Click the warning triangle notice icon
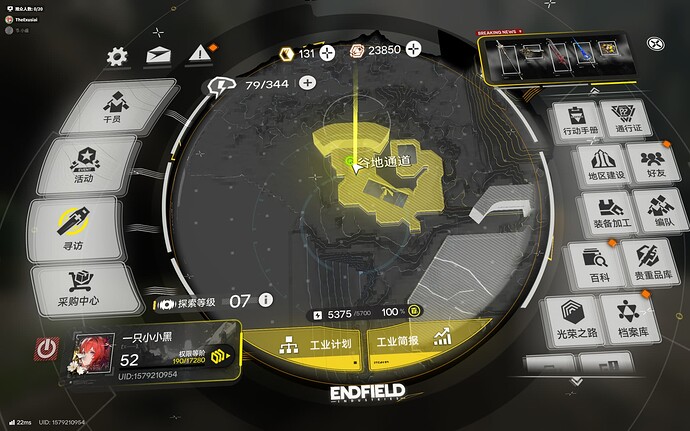 199,53
